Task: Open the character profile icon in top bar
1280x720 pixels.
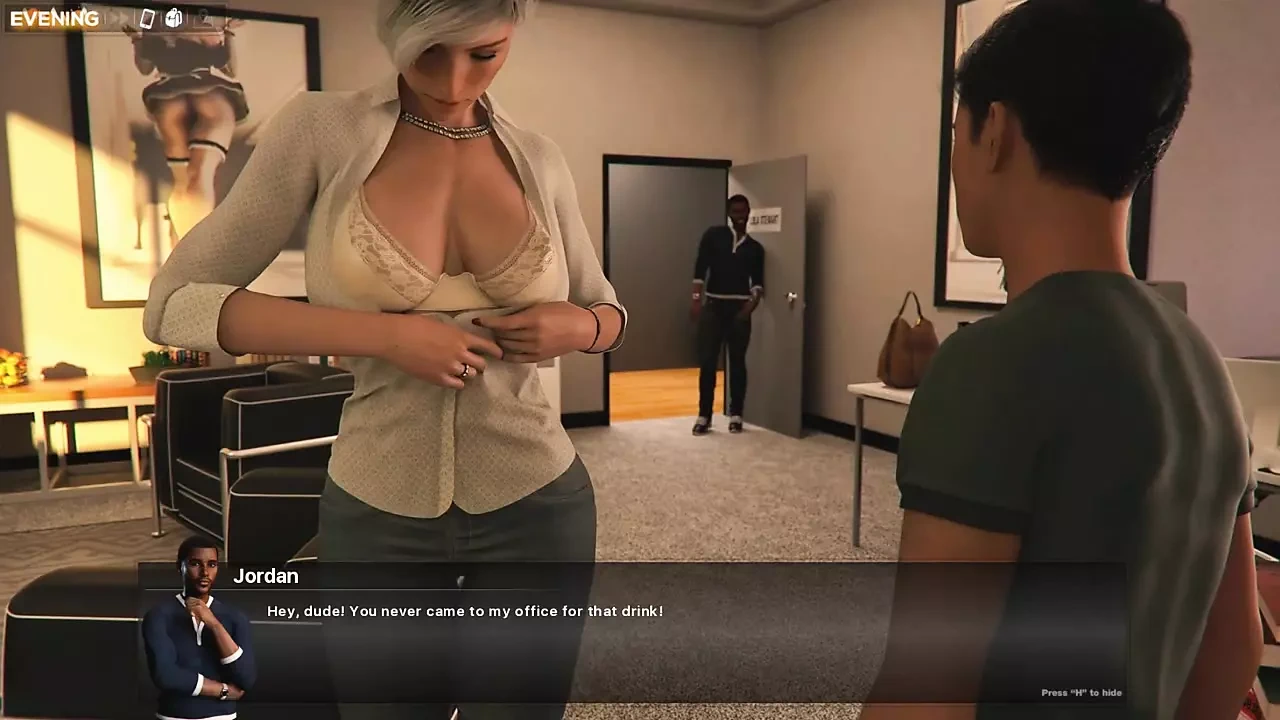Action: (204, 18)
